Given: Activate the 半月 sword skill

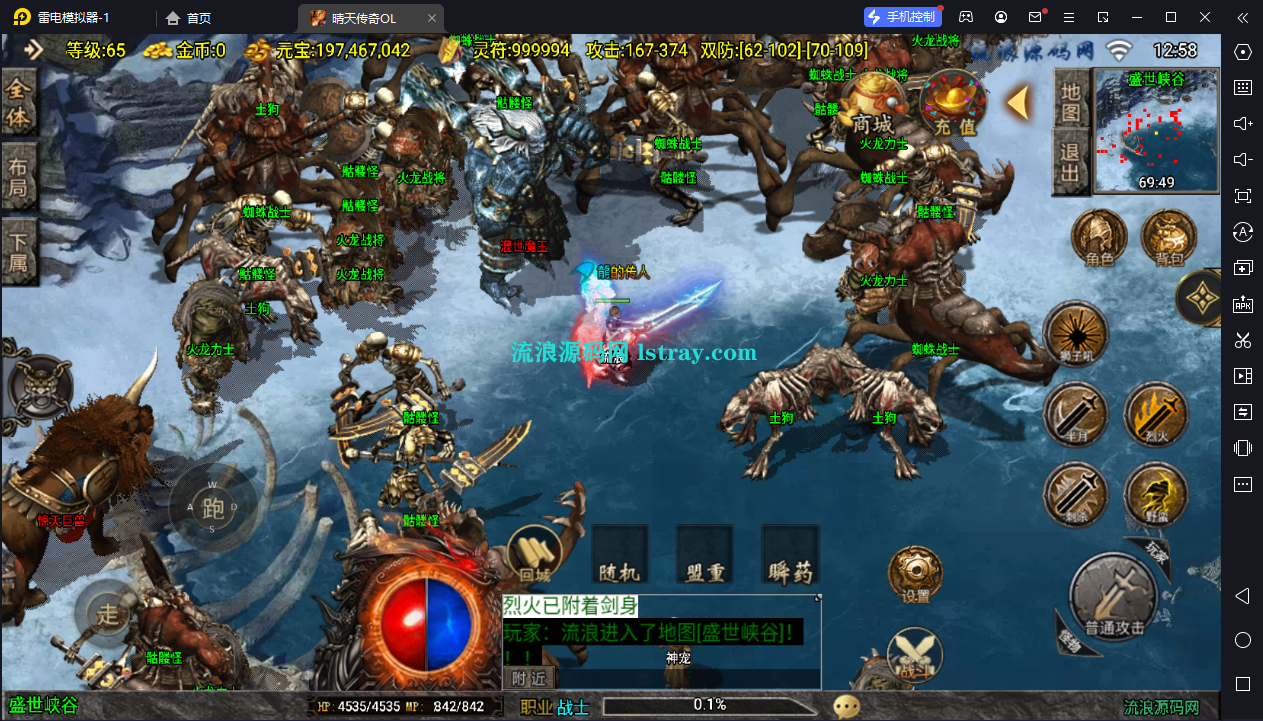Looking at the screenshot, I should tap(1076, 415).
